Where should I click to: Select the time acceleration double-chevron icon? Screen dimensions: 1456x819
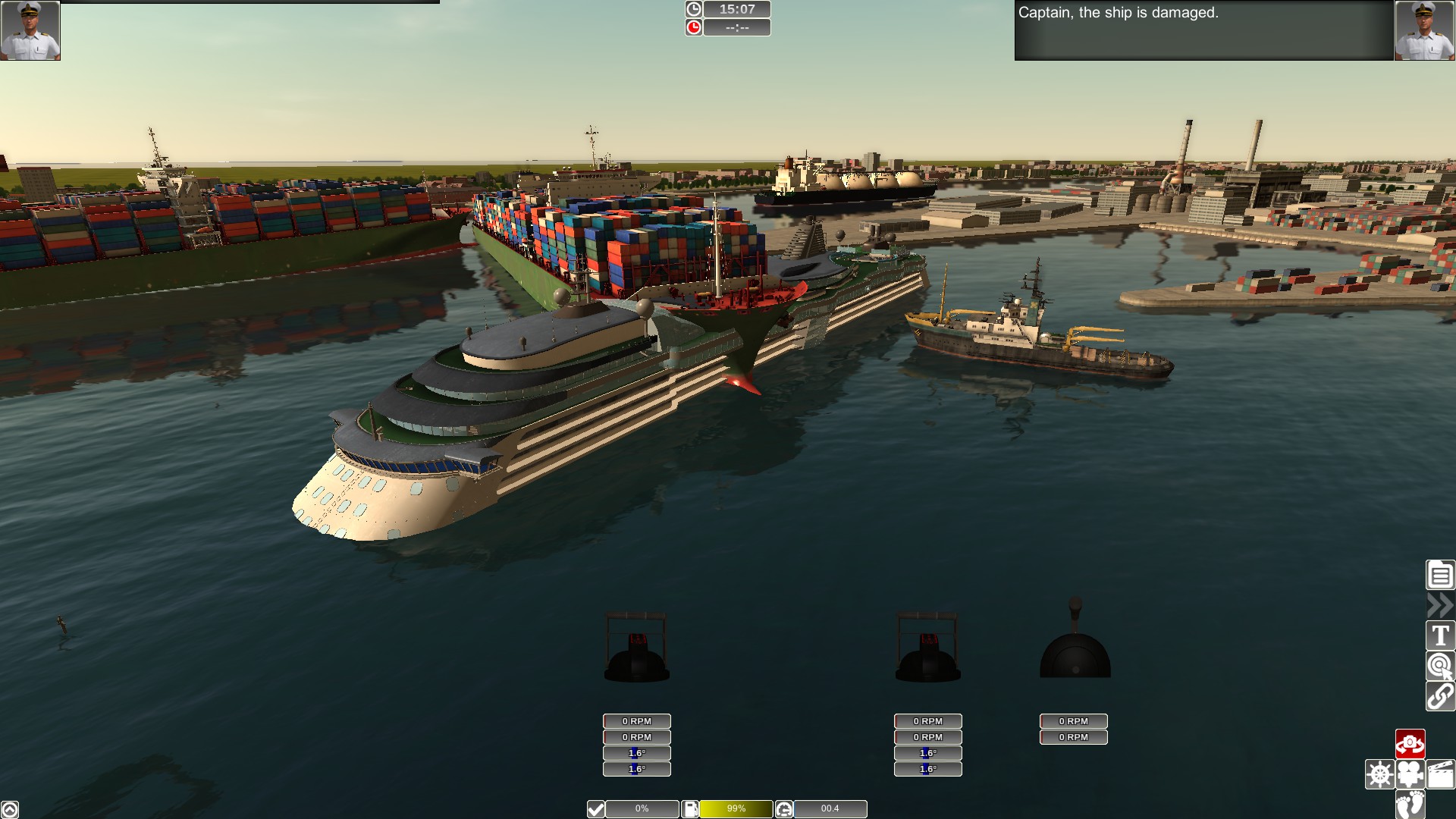[x=1439, y=606]
